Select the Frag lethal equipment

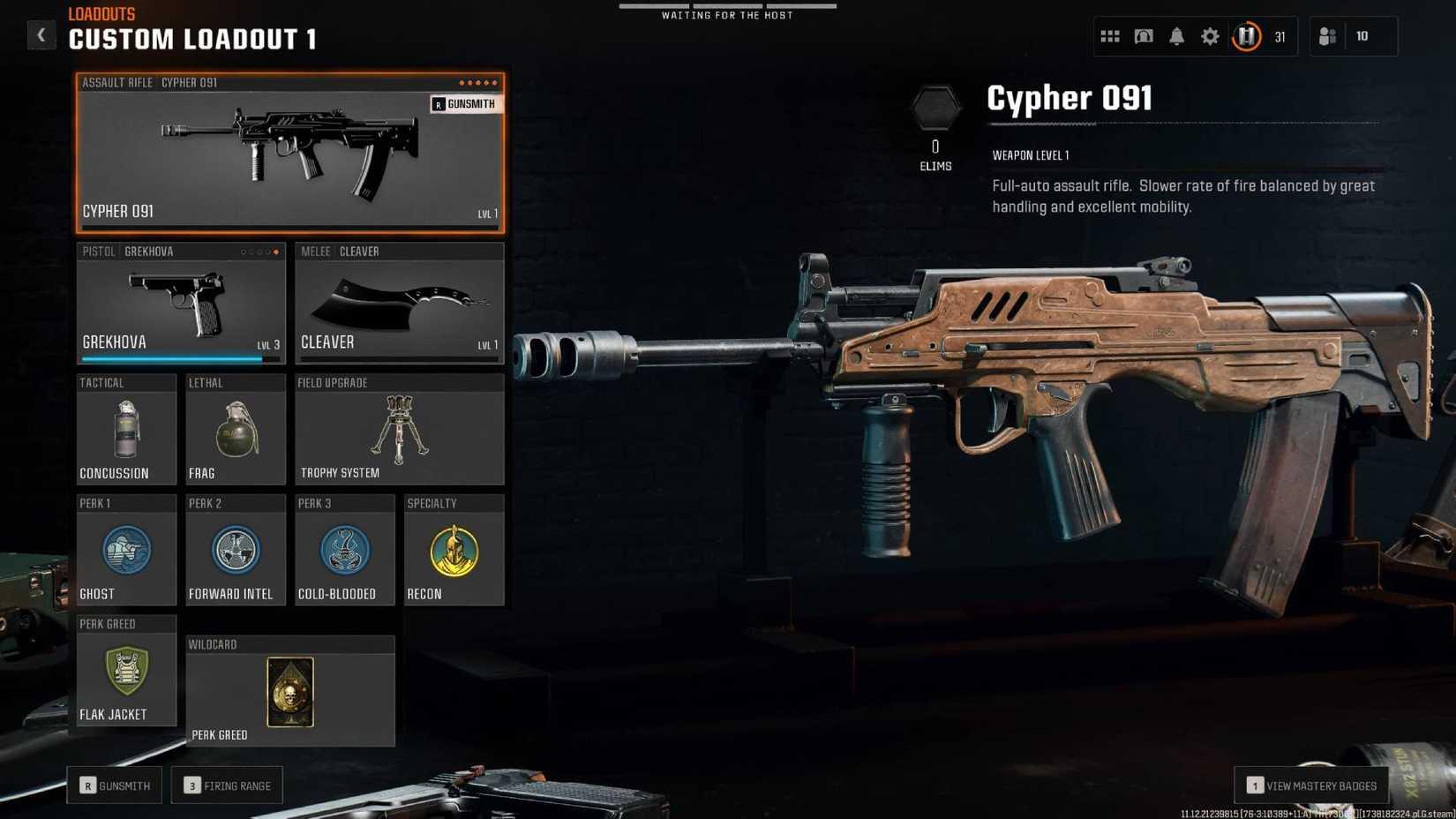[235, 430]
